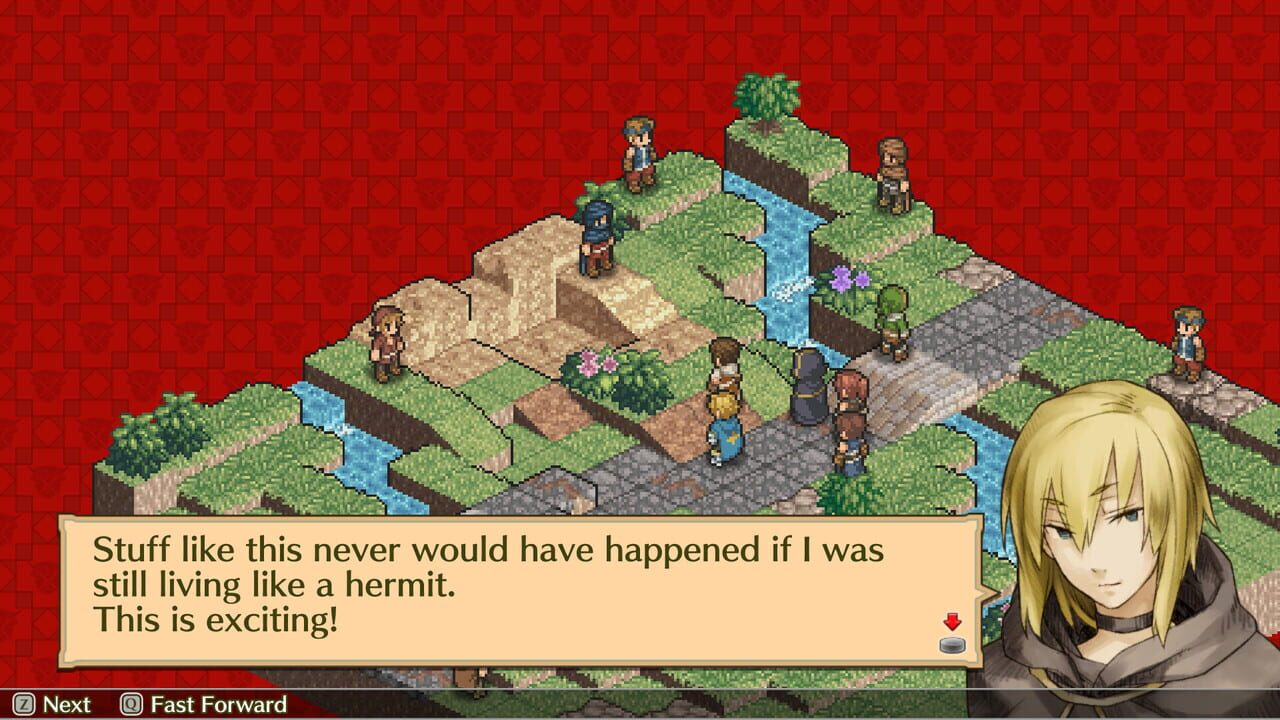Select the lone traveler sprite on the right edge
This screenshot has height=720, width=1280.
1186,340
